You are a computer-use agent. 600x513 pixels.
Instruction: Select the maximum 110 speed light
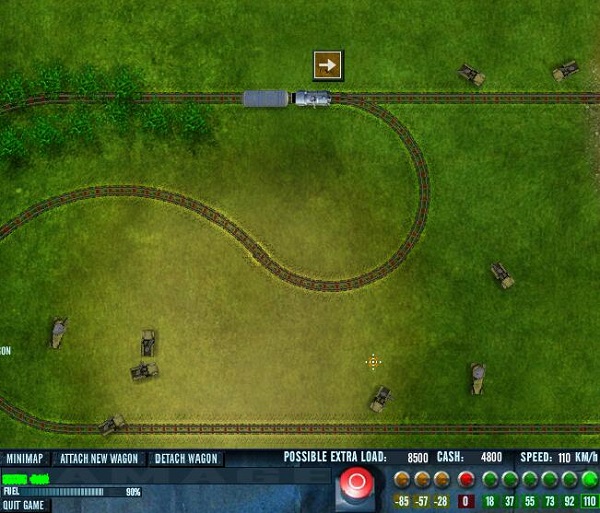click(x=589, y=480)
